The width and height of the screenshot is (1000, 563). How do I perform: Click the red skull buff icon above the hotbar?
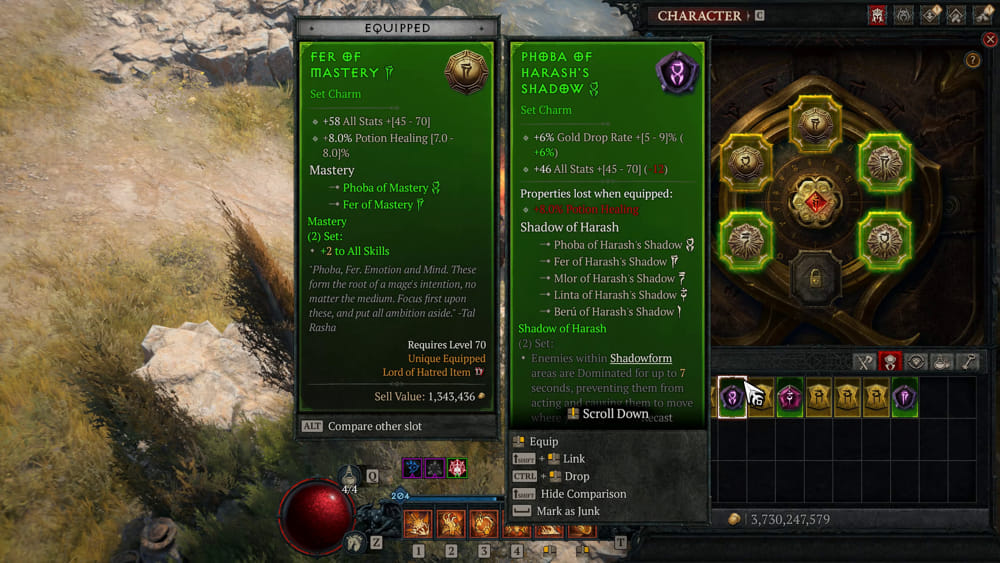[x=457, y=467]
